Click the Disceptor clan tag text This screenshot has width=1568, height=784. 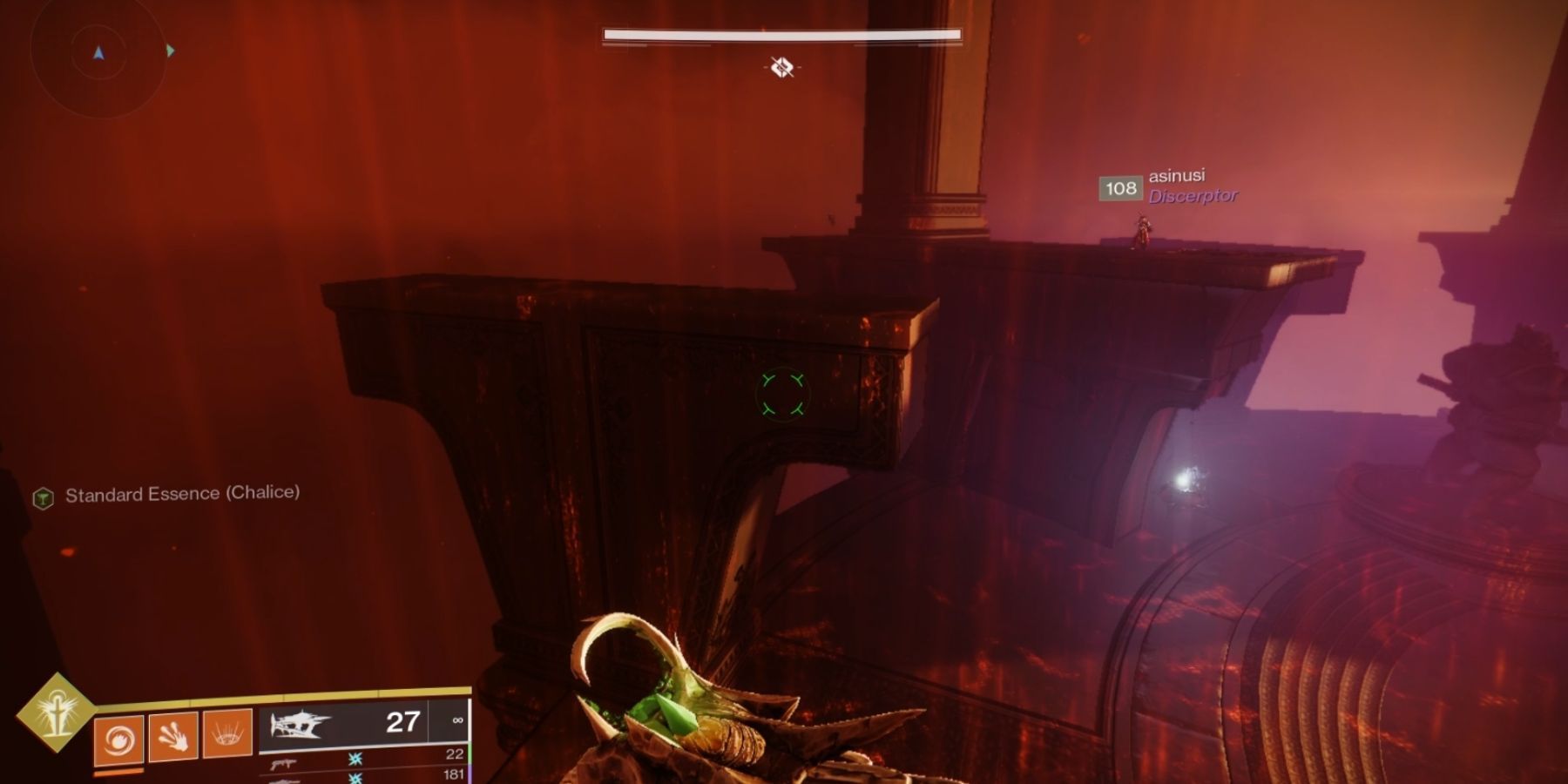coord(1193,195)
